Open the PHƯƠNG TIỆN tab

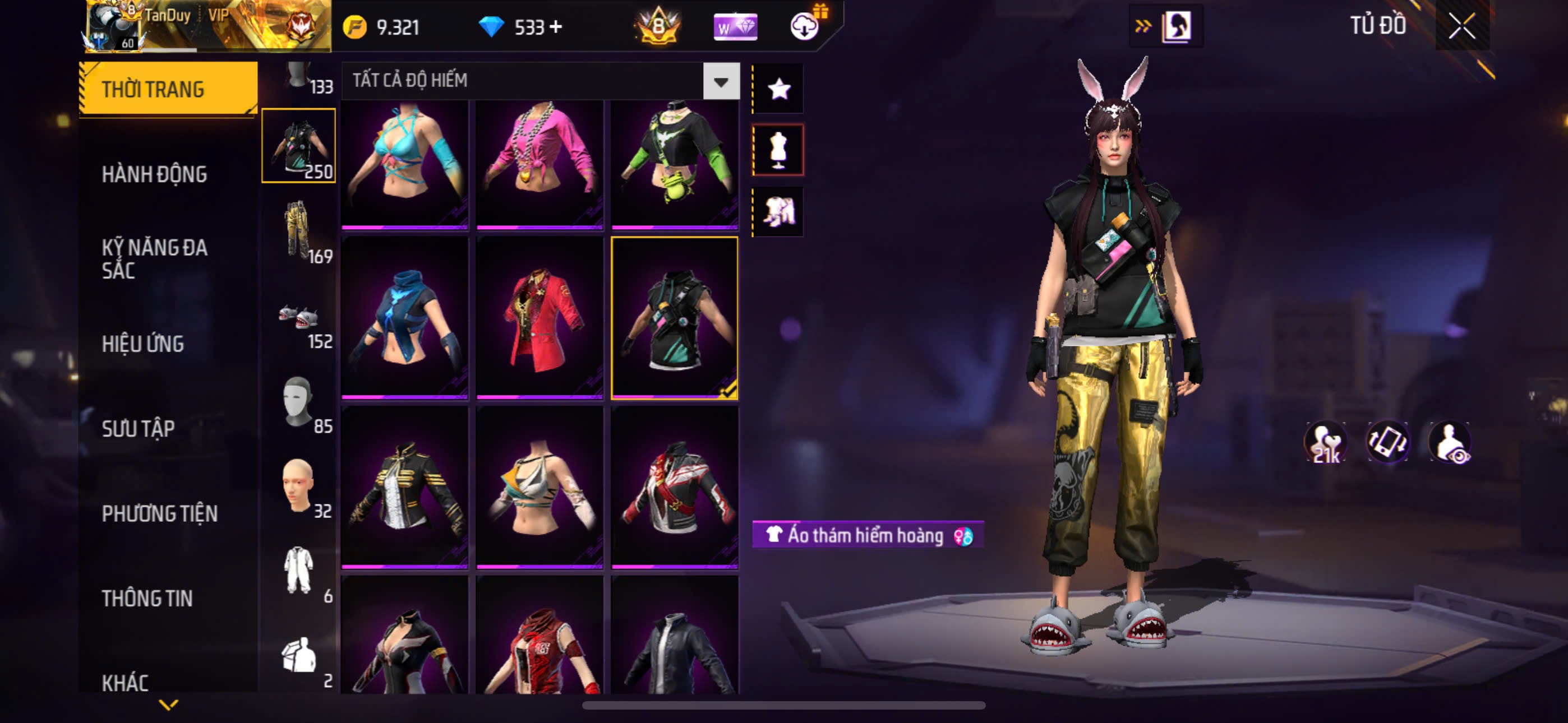(159, 513)
